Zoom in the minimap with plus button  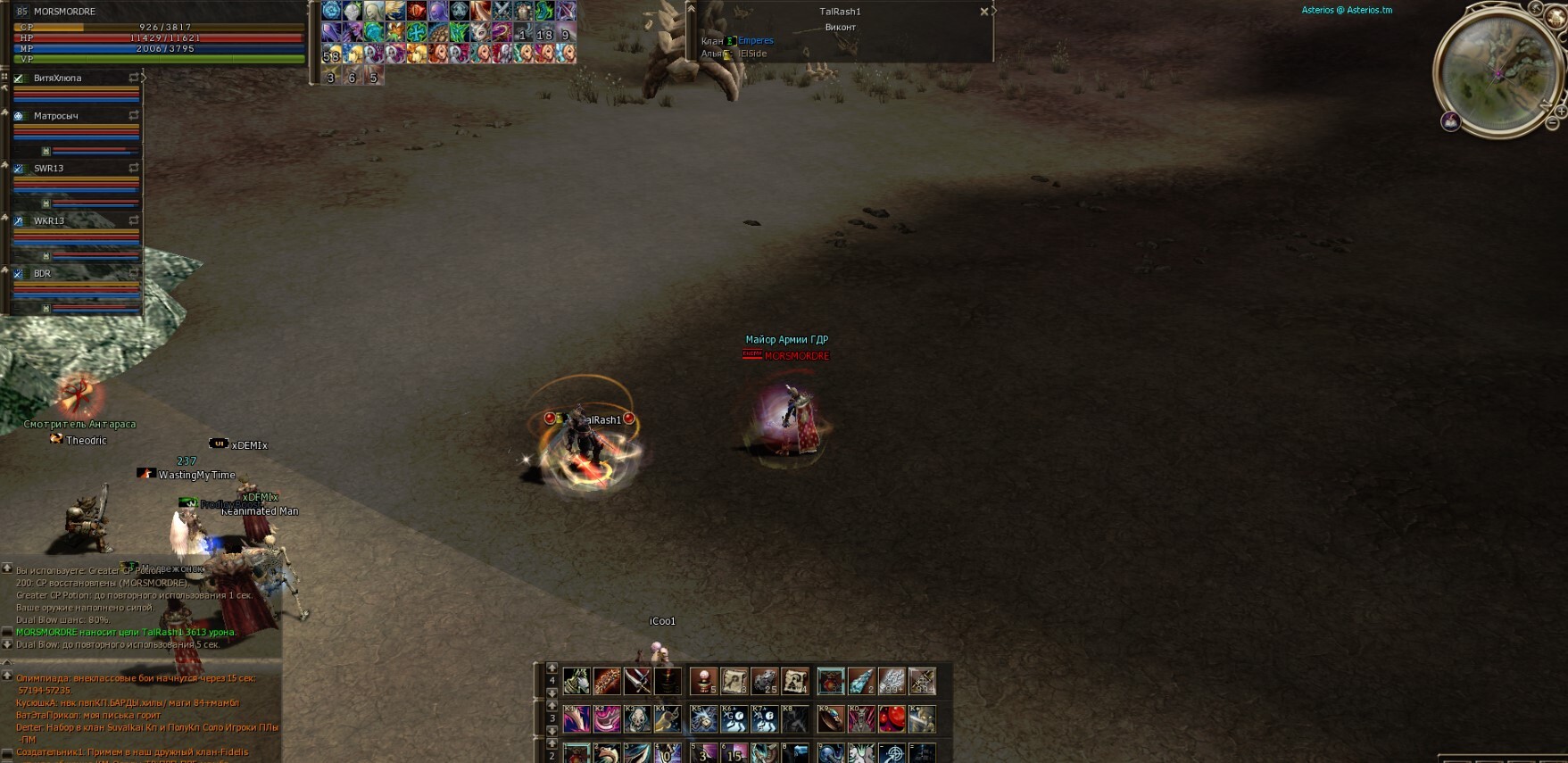(1560, 111)
